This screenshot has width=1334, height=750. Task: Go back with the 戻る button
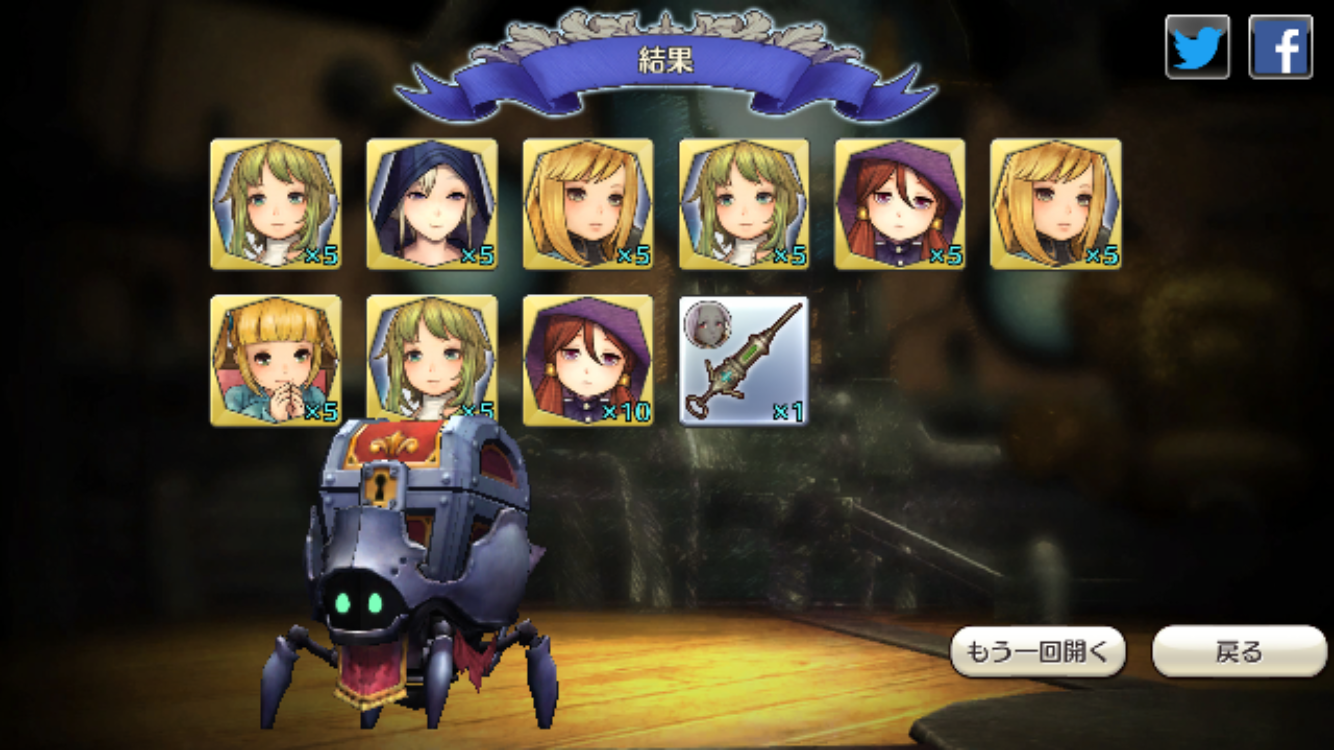pyautogui.click(x=1239, y=652)
